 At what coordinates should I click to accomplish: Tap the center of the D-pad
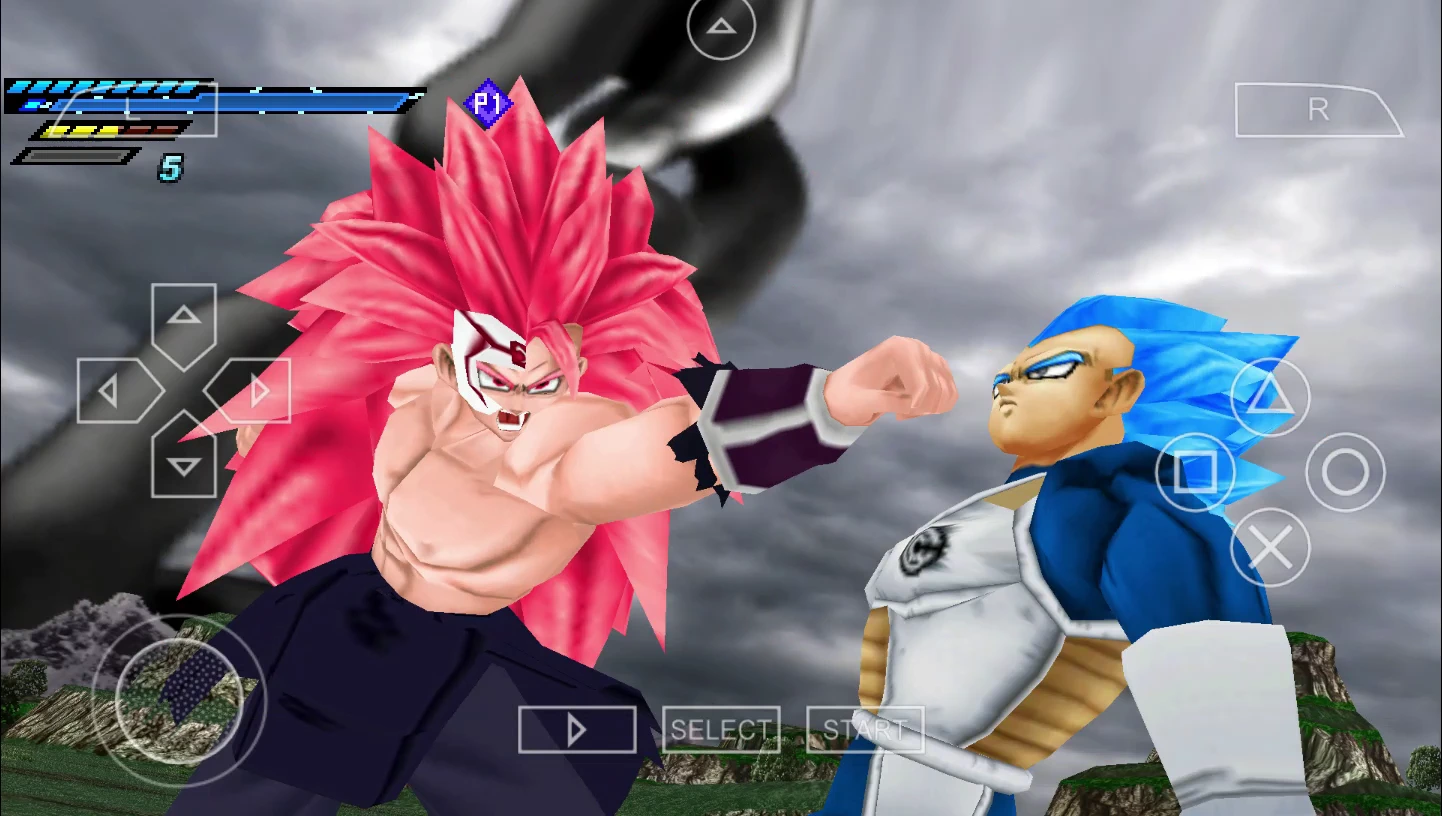click(x=182, y=389)
